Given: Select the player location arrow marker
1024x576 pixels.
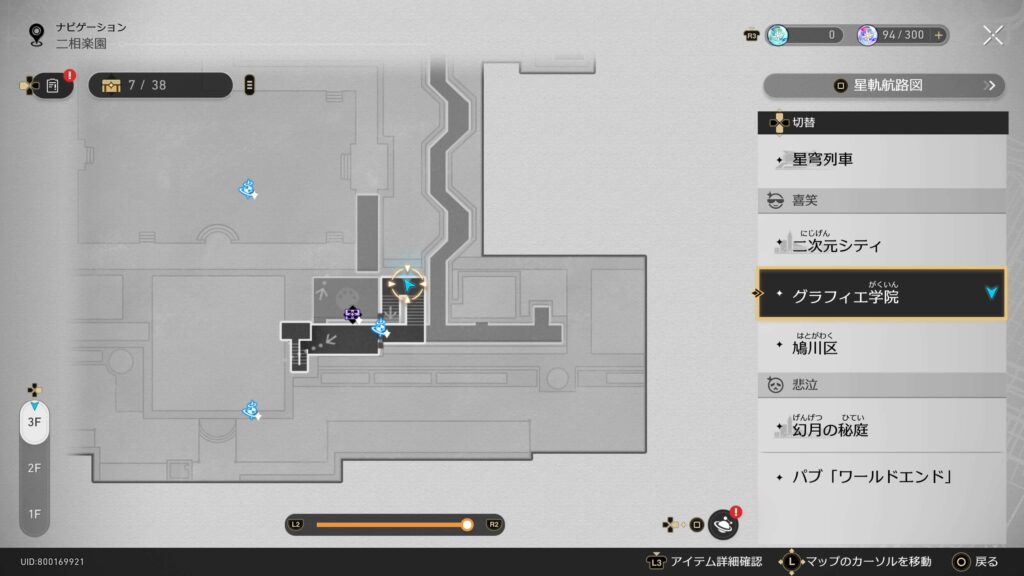Looking at the screenshot, I should [x=408, y=285].
